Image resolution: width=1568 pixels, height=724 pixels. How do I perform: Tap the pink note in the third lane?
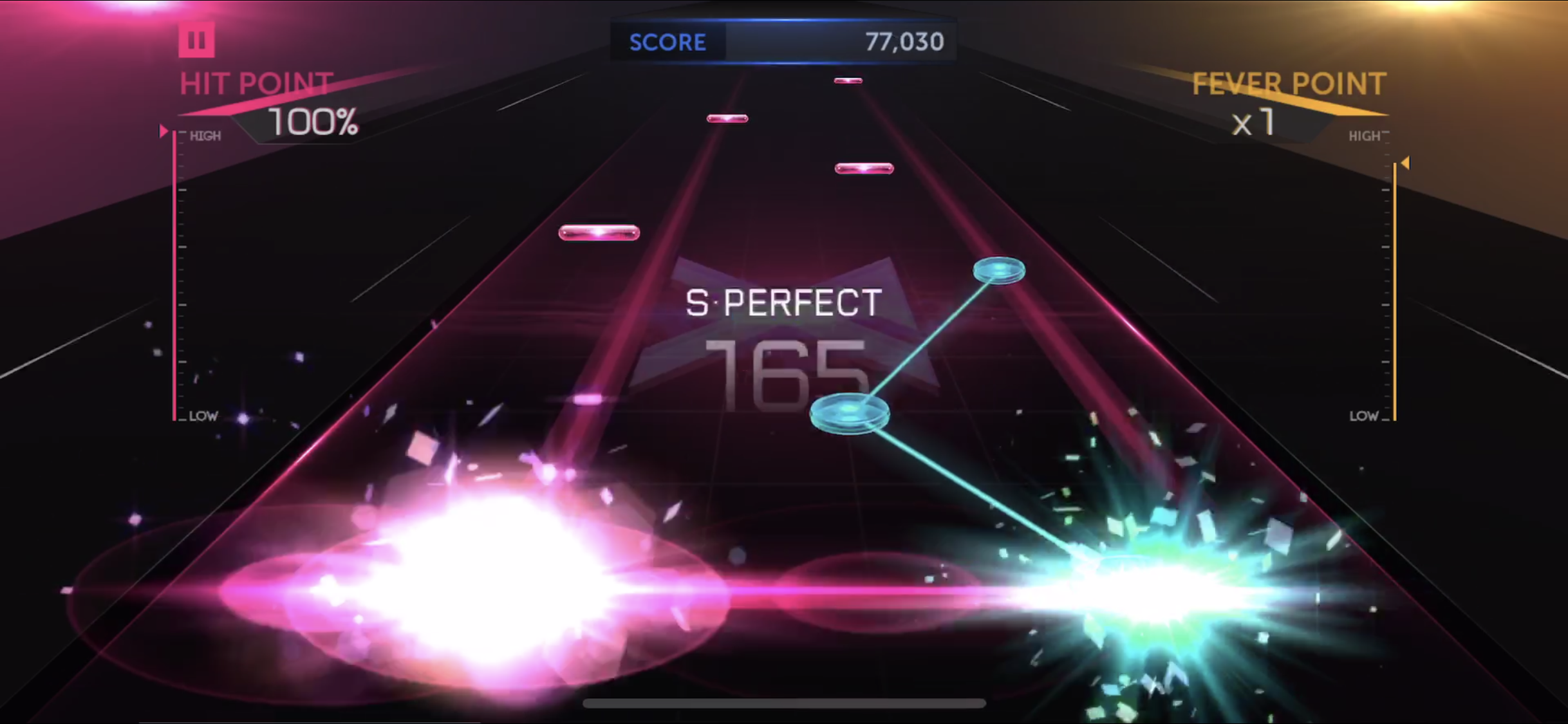point(864,167)
